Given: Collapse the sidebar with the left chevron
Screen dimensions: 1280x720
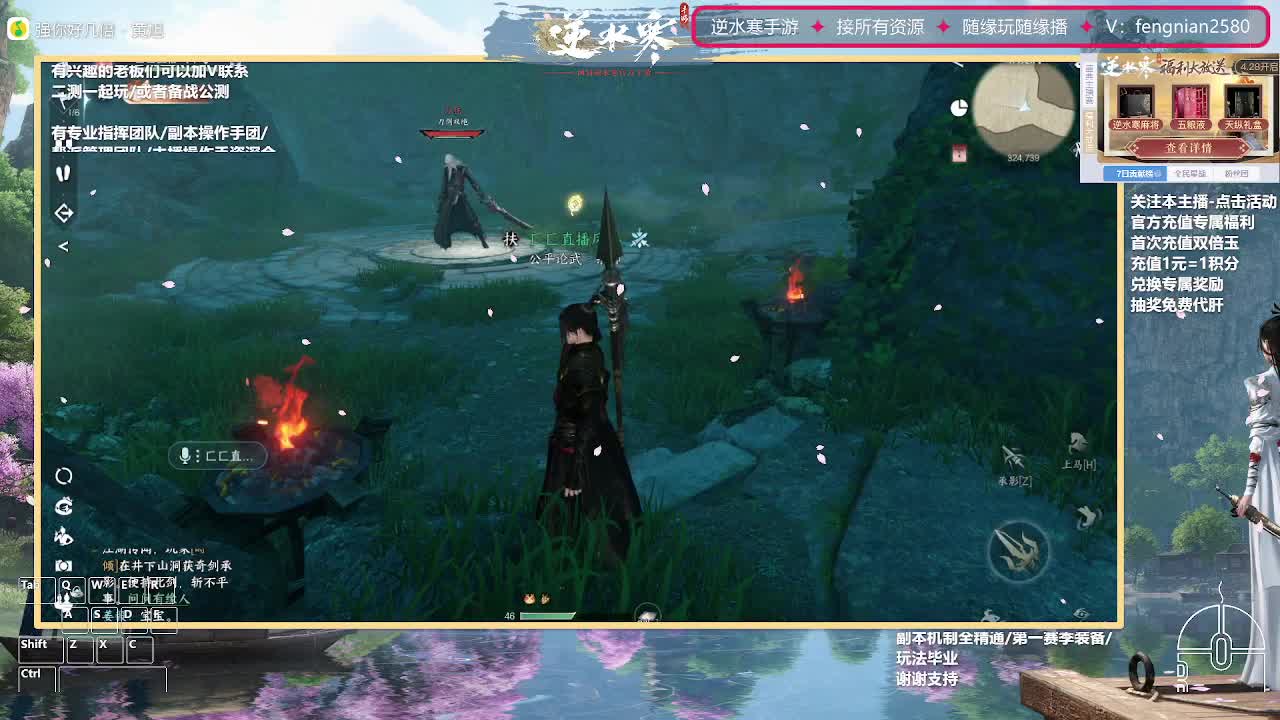Looking at the screenshot, I should point(63,244).
